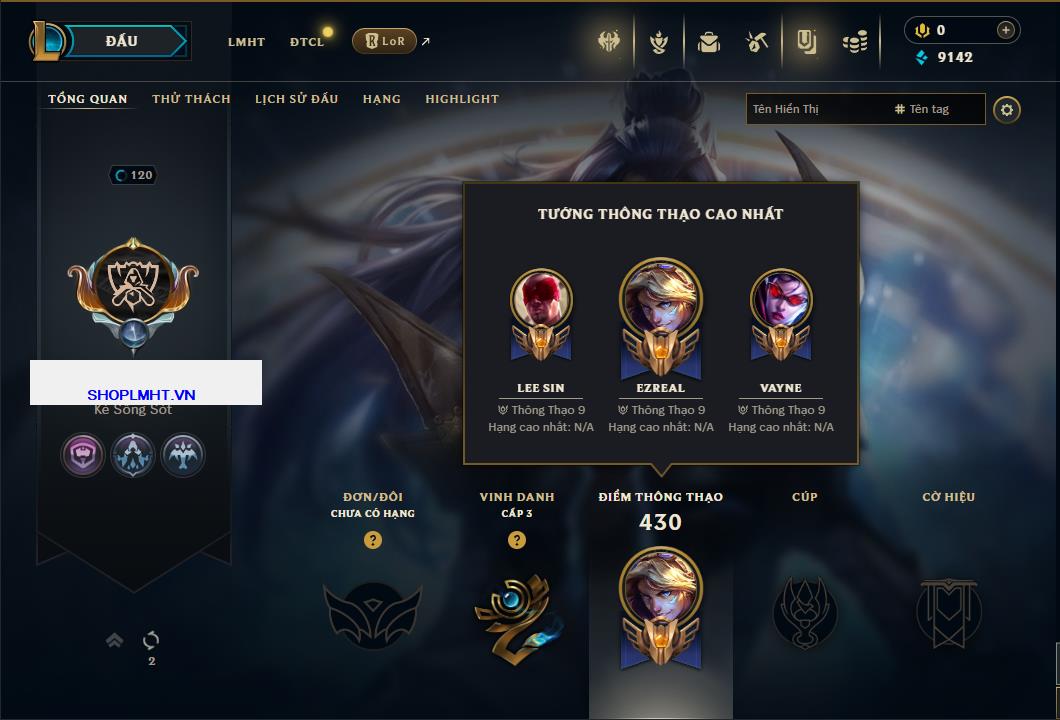View the HIGHLIGHT tab
The width and height of the screenshot is (1060, 720).
[x=461, y=99]
